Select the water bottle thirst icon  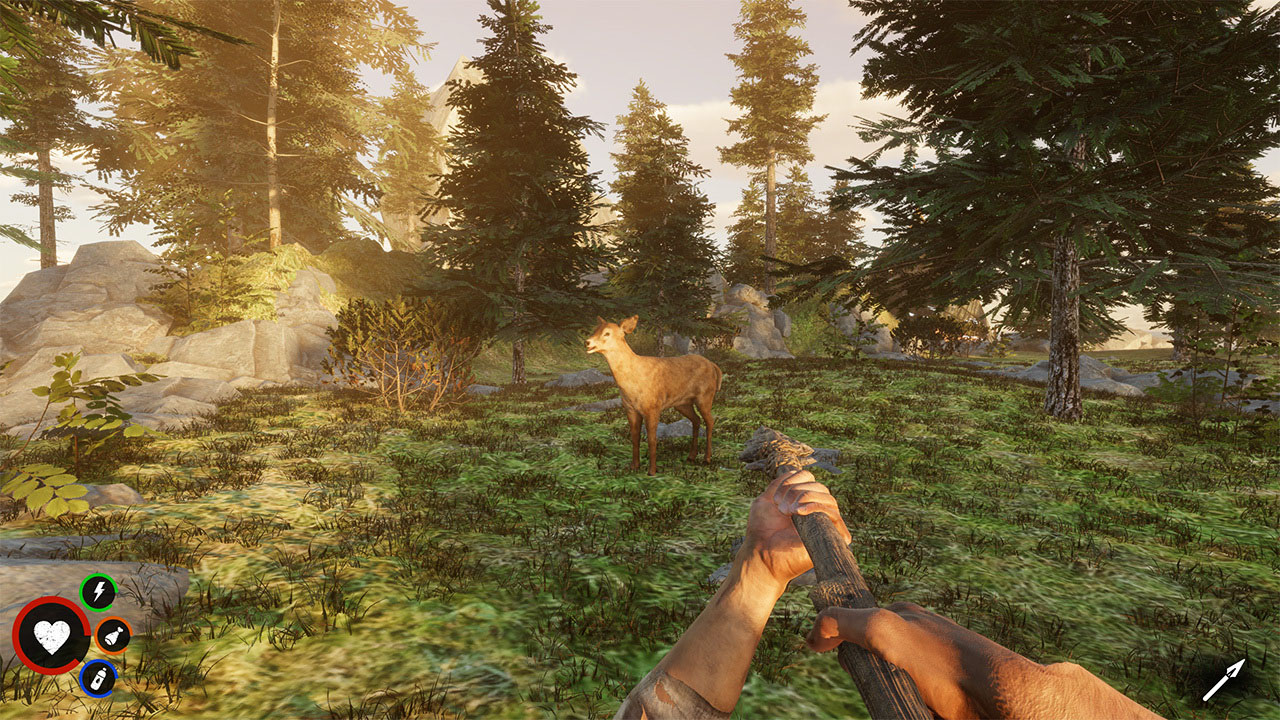(98, 679)
